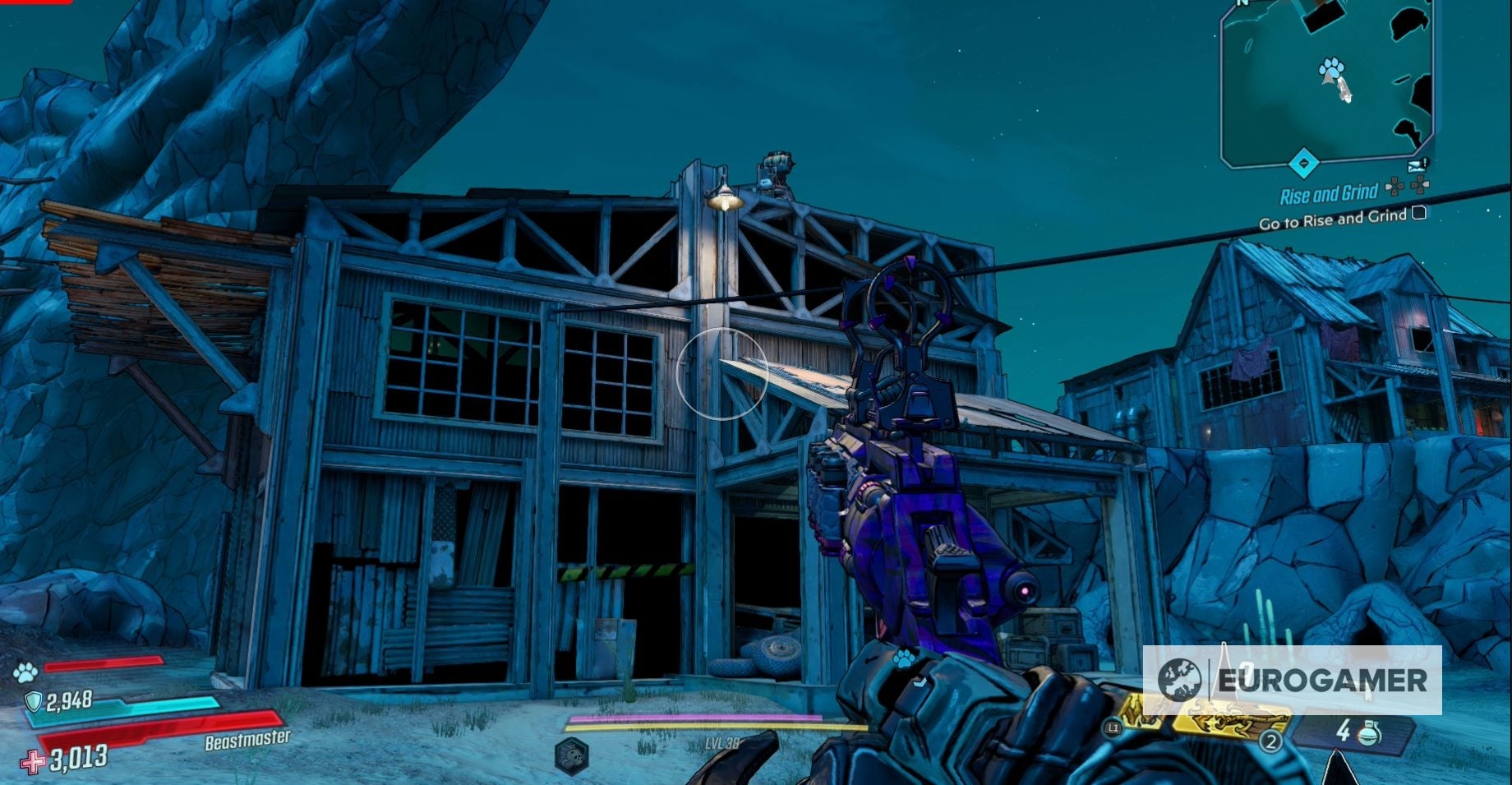Select the grenade icon beside the count
This screenshot has height=785, width=1512.
[1371, 734]
